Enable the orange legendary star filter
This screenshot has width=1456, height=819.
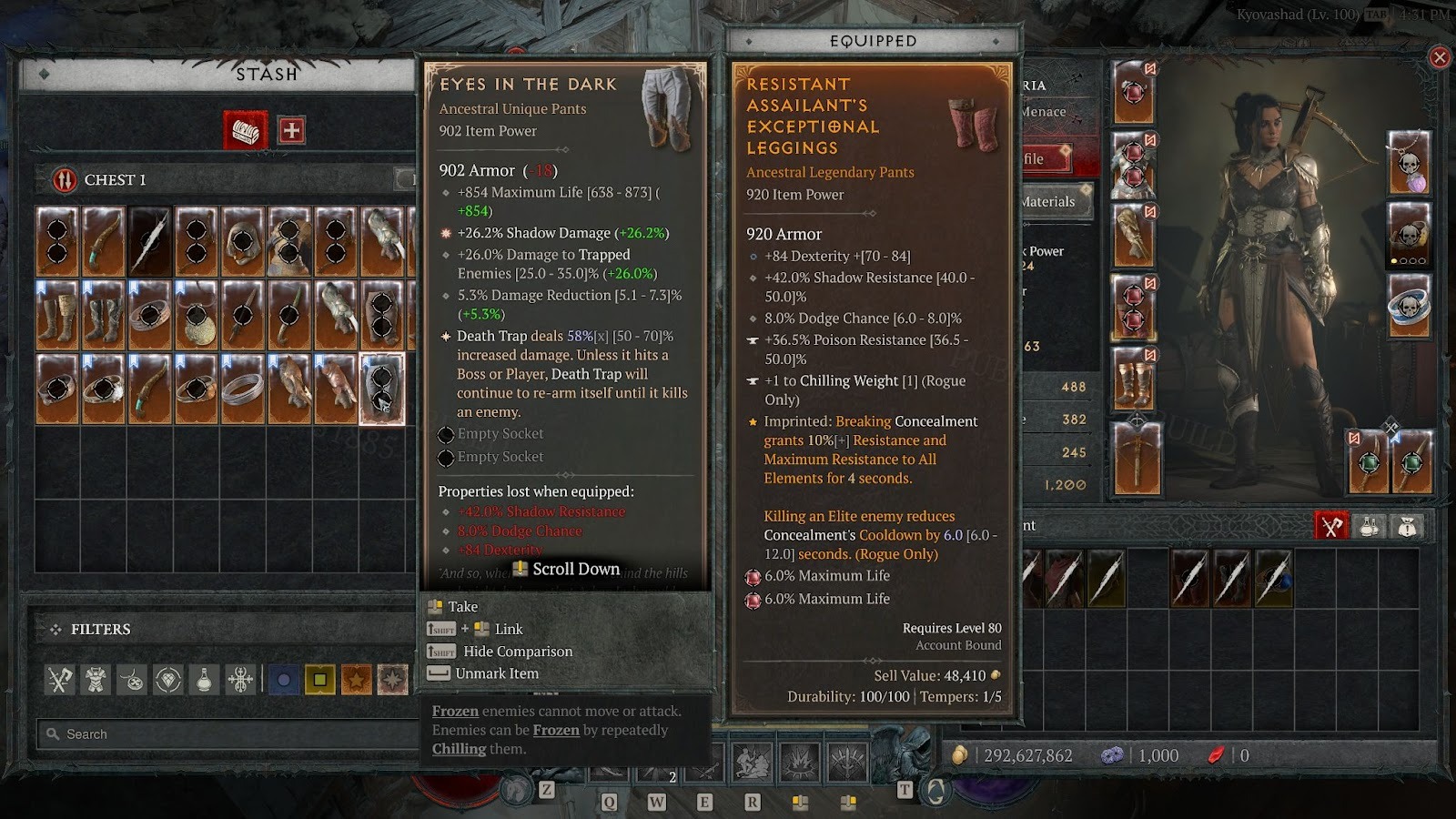pos(356,679)
